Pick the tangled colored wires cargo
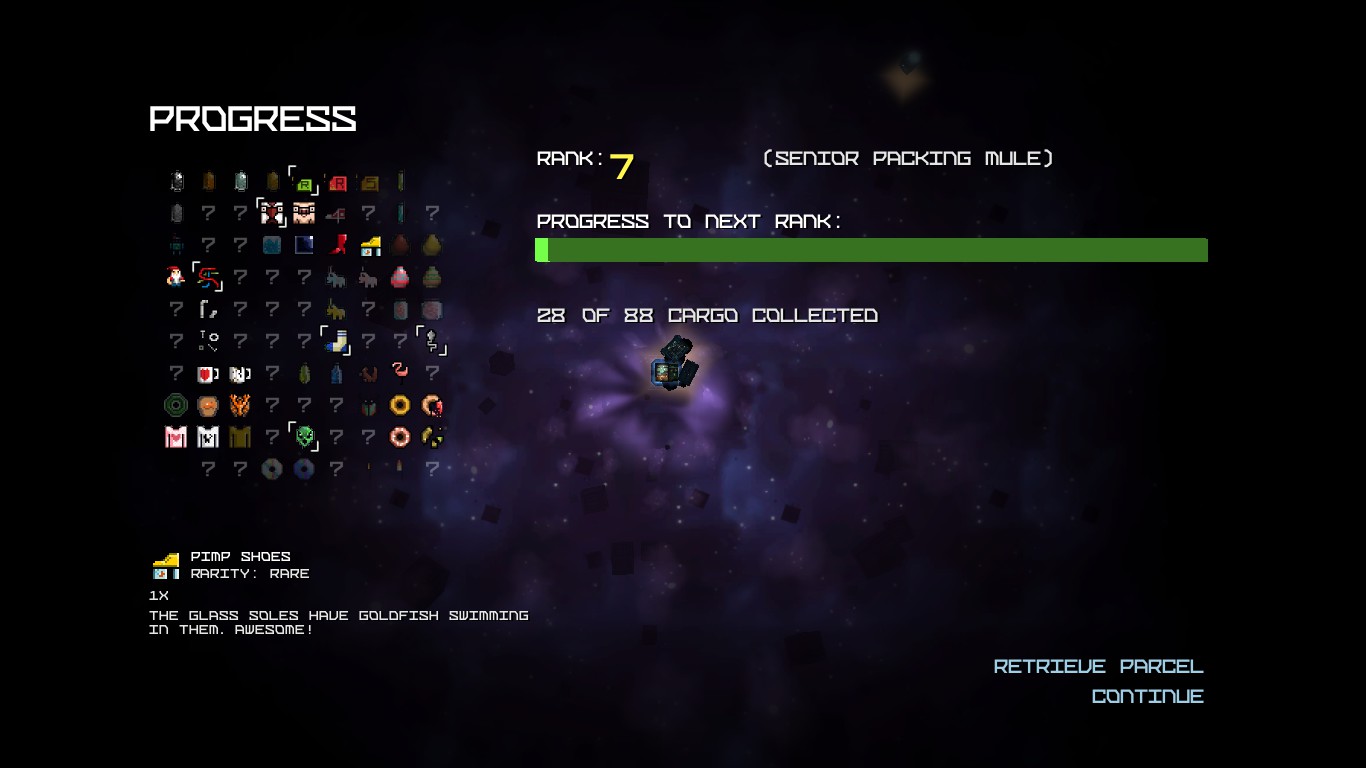The height and width of the screenshot is (768, 1366). point(208,277)
